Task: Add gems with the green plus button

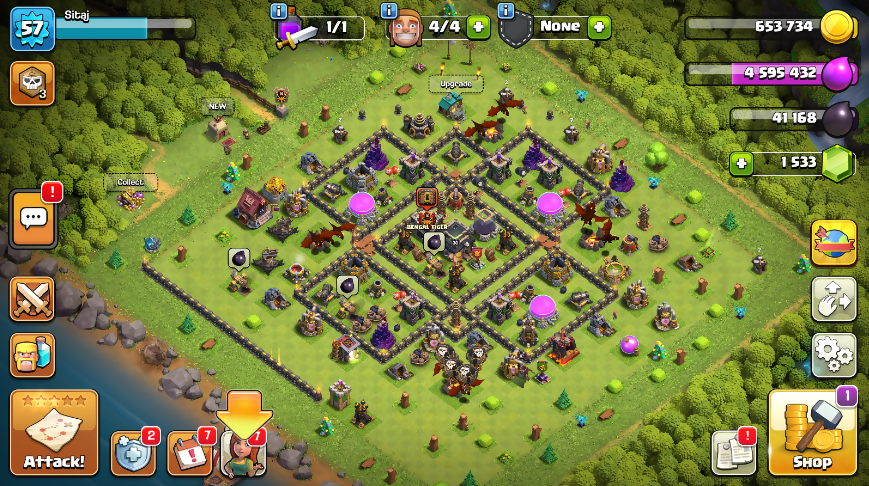Action: (741, 163)
